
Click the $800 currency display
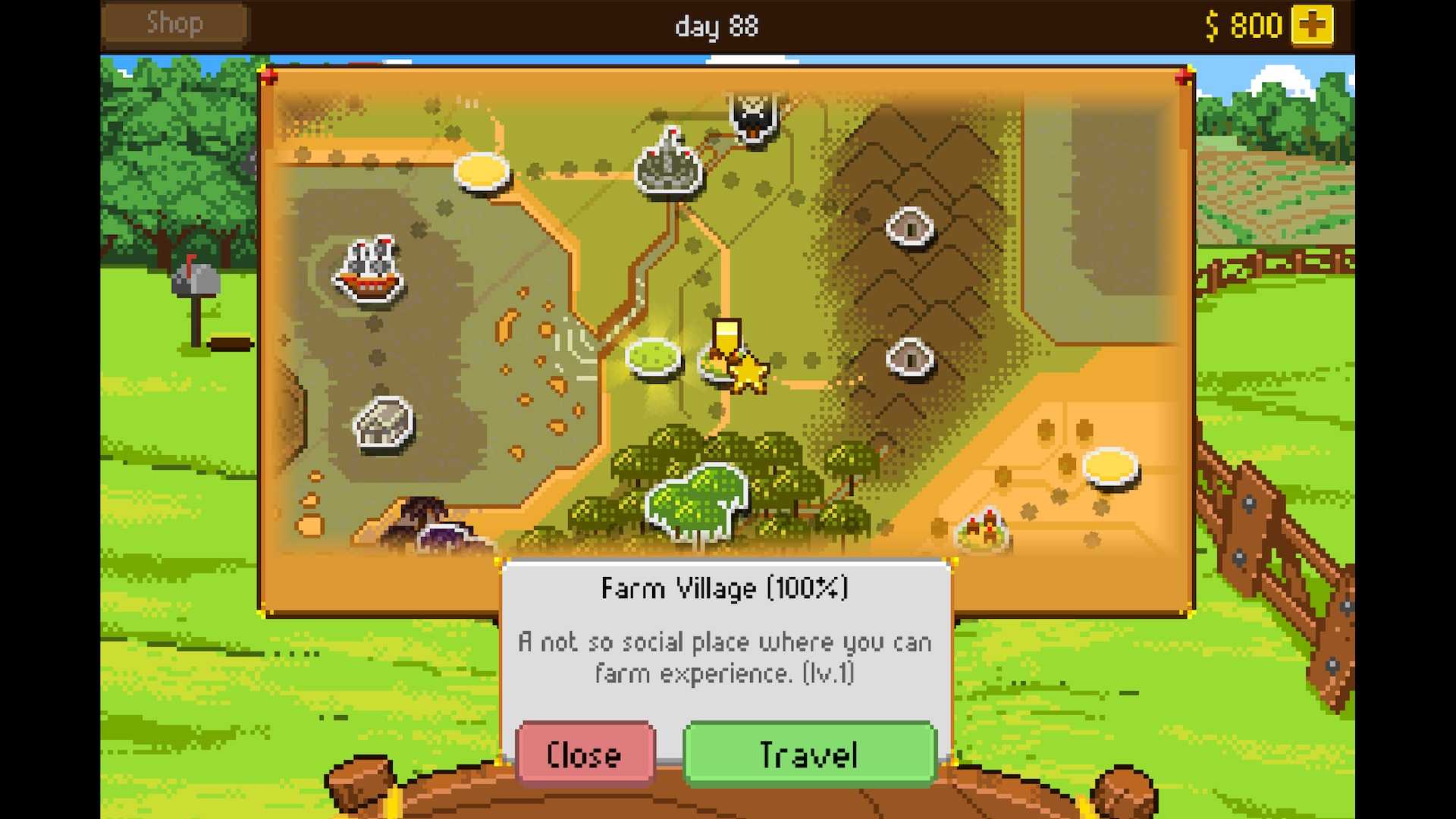click(1244, 25)
